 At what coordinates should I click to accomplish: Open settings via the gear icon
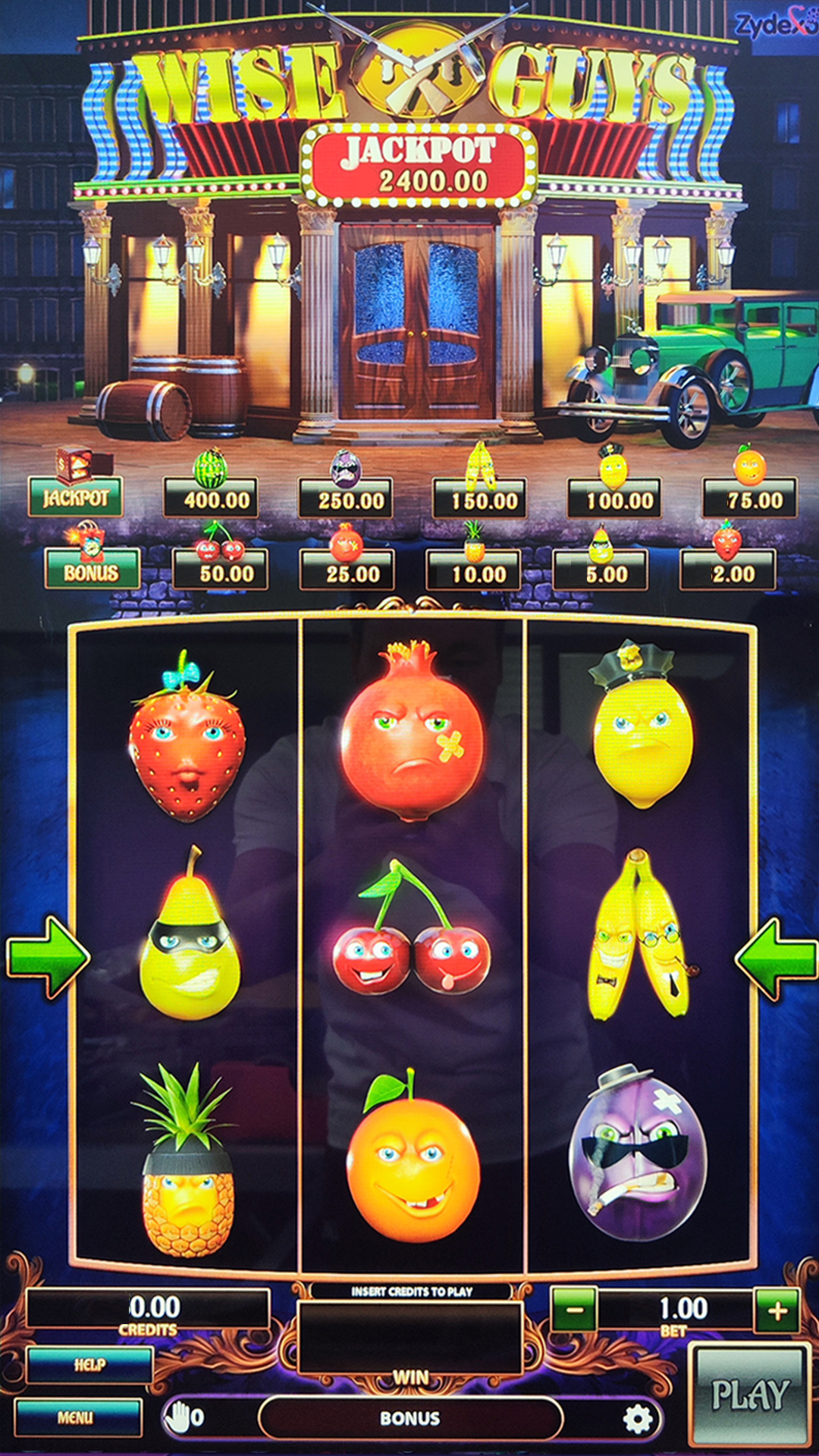click(637, 1418)
